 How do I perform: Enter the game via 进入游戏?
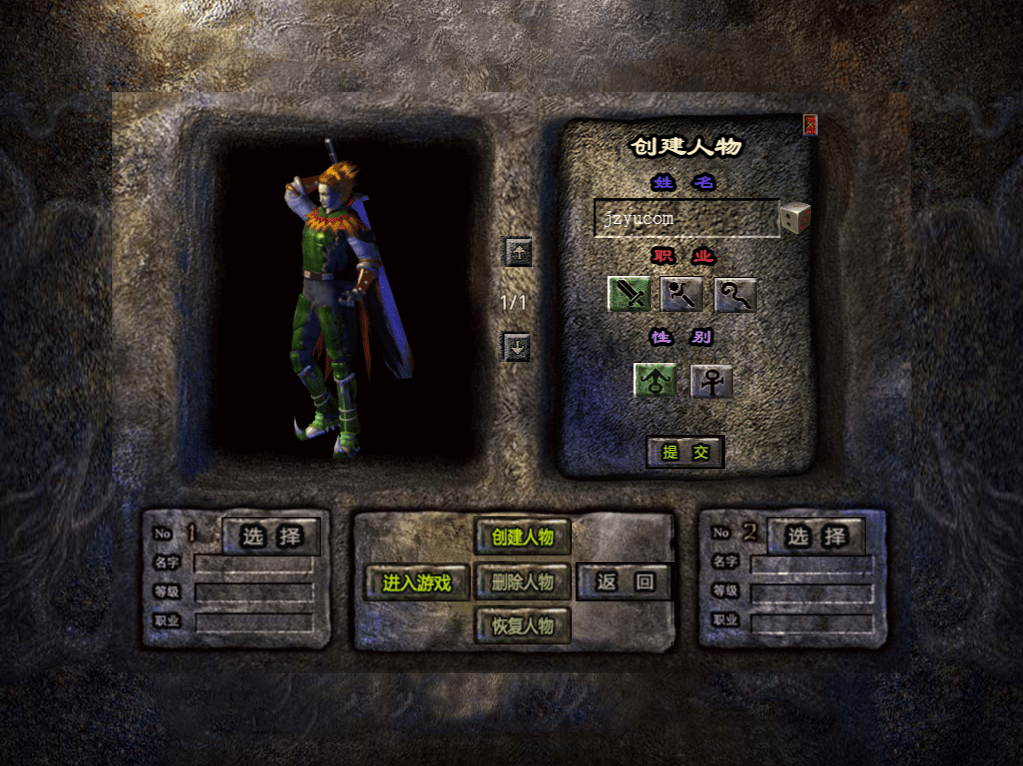pyautogui.click(x=417, y=583)
